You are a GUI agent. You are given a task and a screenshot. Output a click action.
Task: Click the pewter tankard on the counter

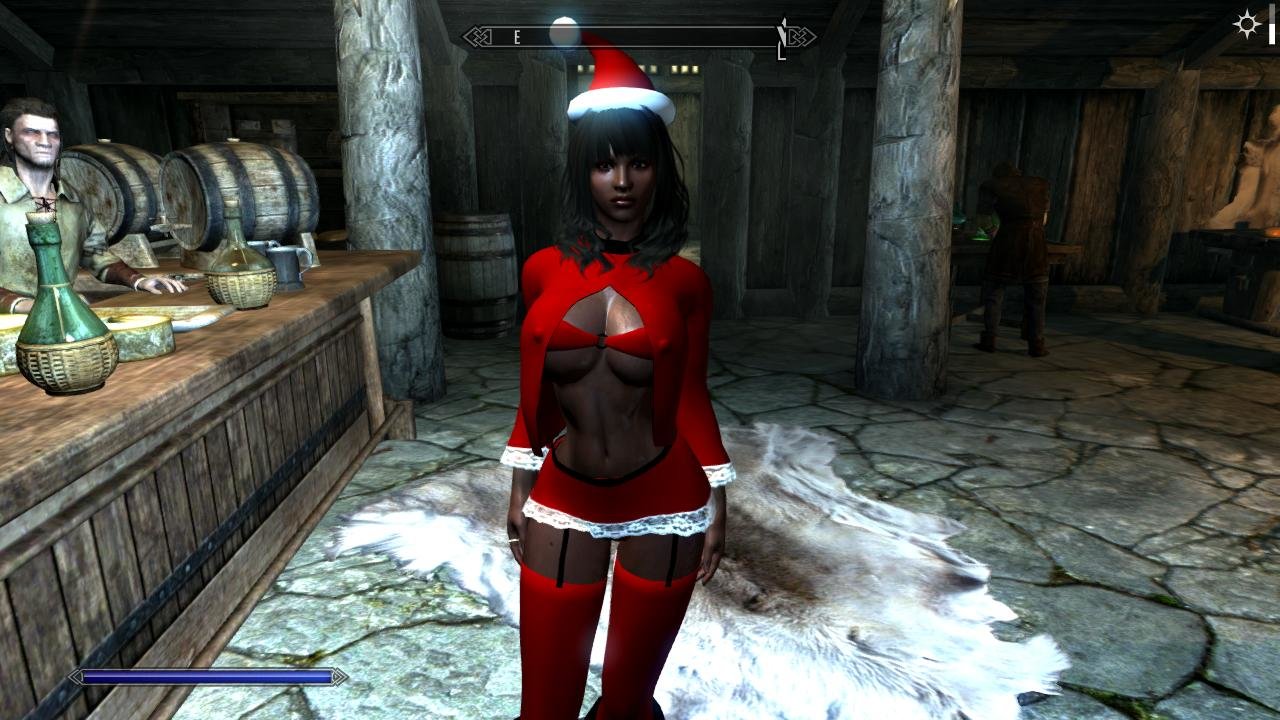pos(287,266)
